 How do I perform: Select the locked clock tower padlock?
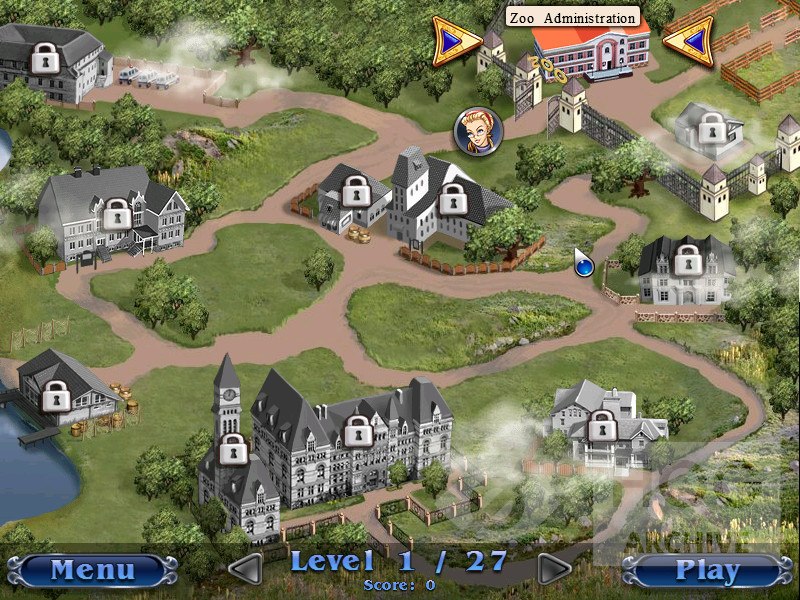pyautogui.click(x=232, y=449)
